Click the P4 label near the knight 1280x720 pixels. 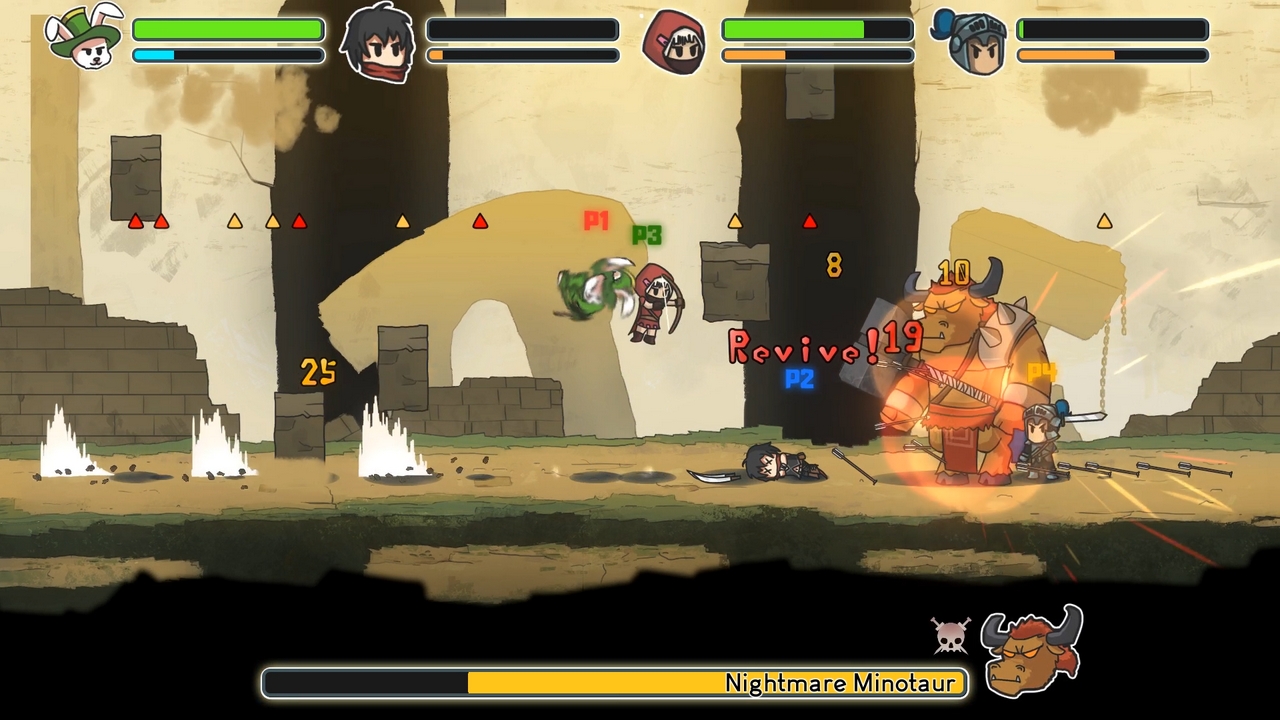(x=1040, y=368)
